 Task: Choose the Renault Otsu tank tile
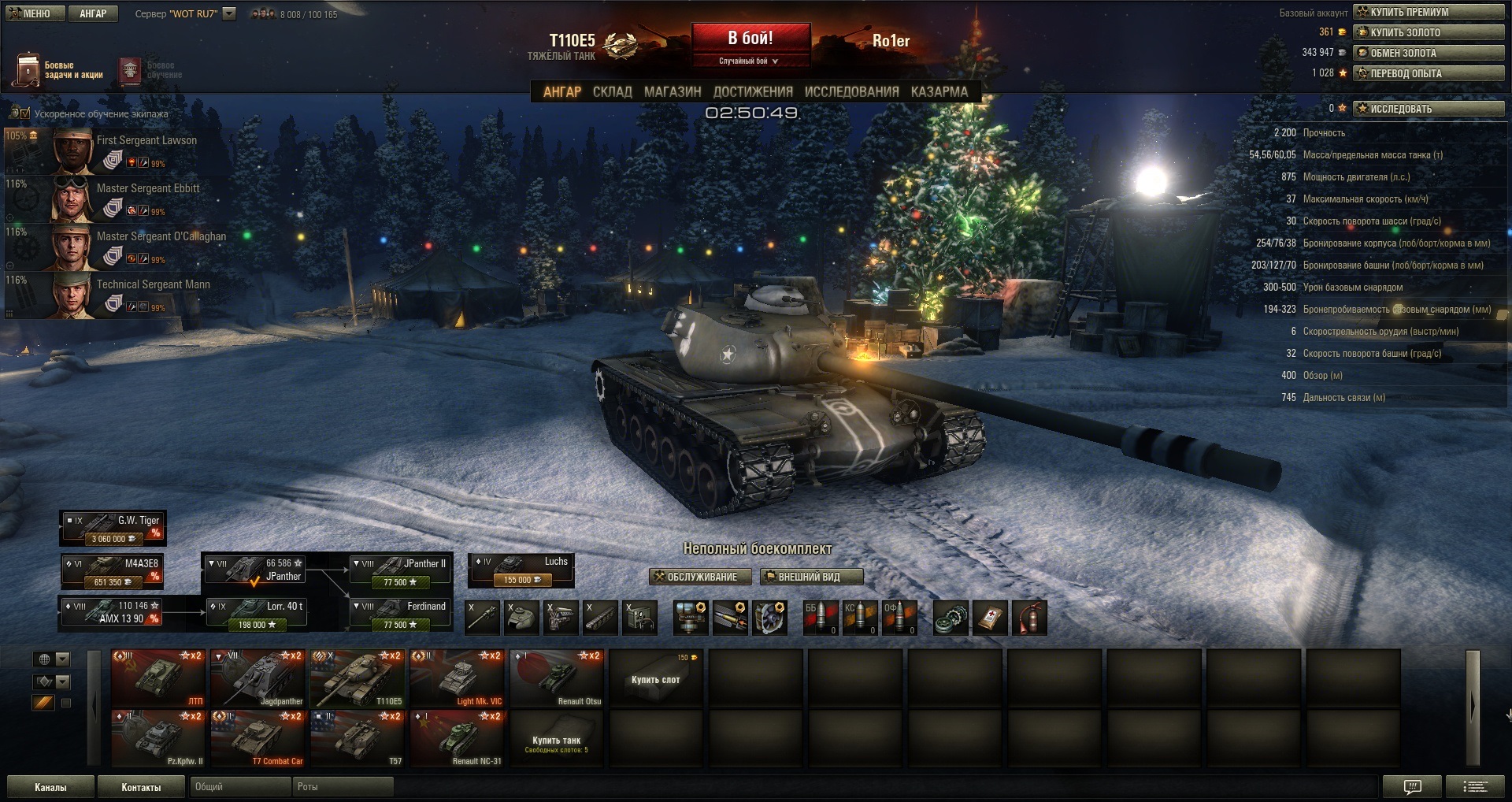pyautogui.click(x=557, y=678)
